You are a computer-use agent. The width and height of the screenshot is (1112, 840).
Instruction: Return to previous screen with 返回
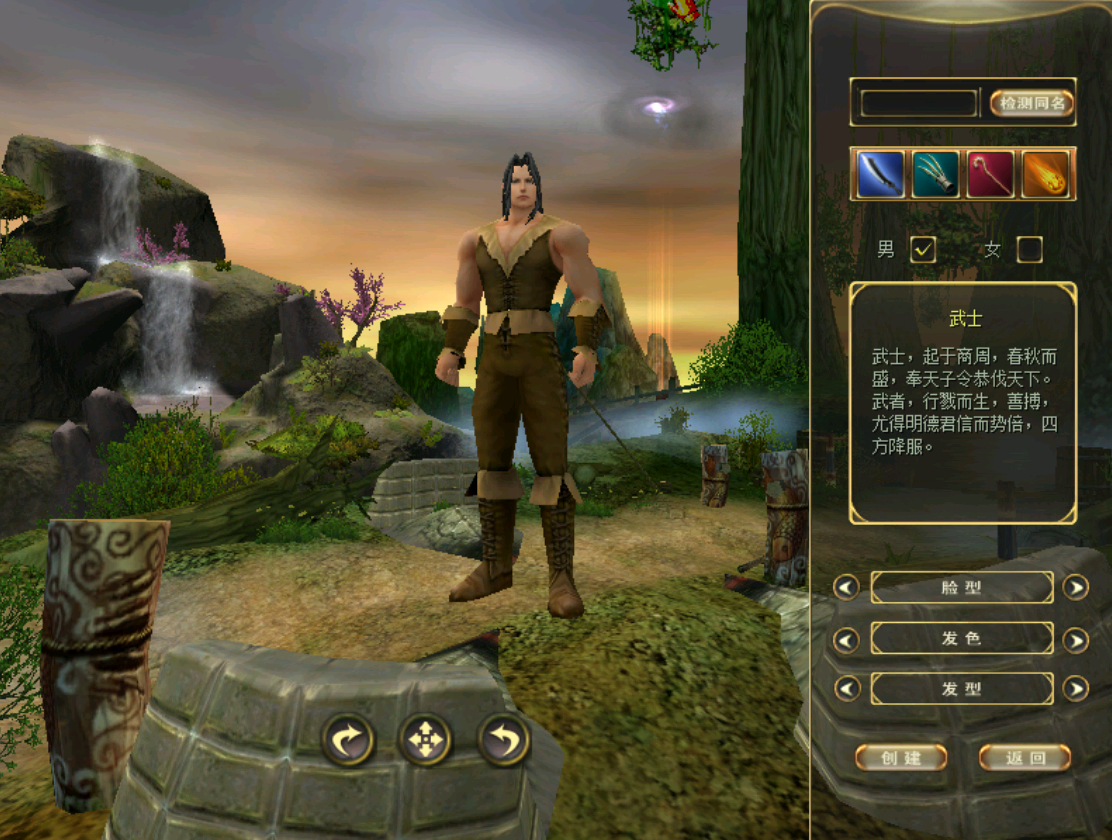(x=1024, y=757)
